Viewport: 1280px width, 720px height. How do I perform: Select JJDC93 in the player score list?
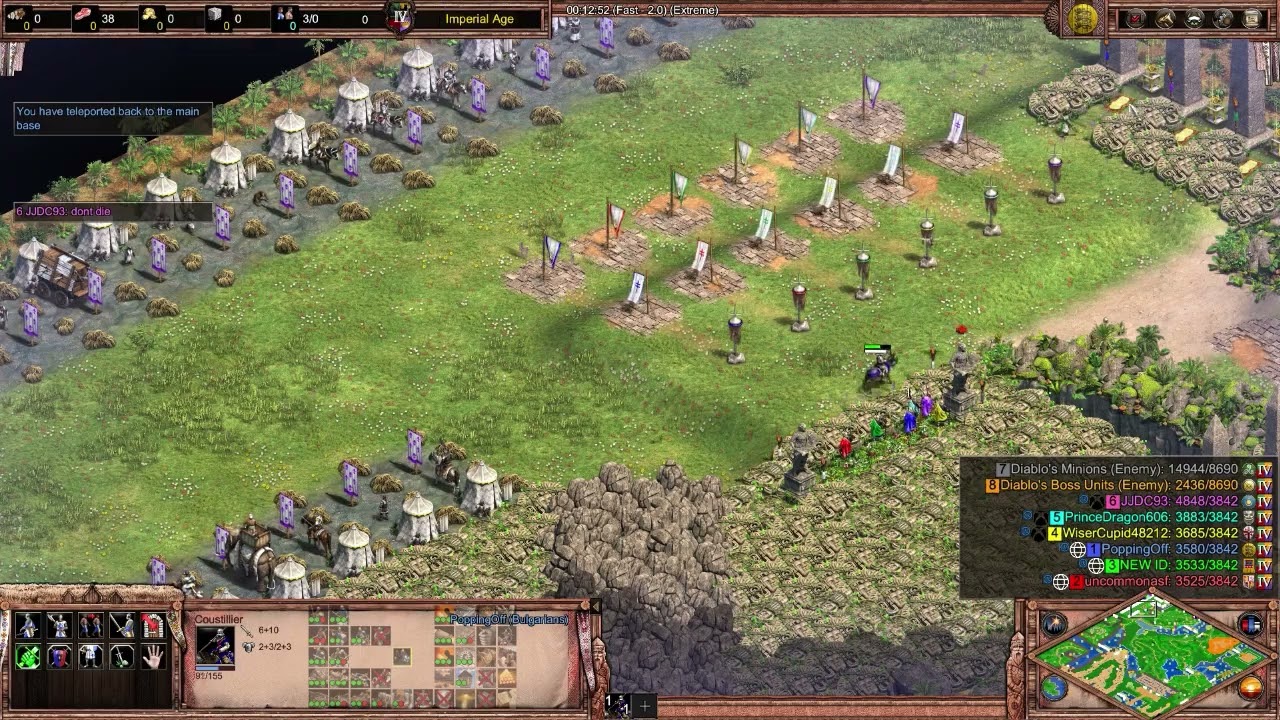(x=1144, y=501)
